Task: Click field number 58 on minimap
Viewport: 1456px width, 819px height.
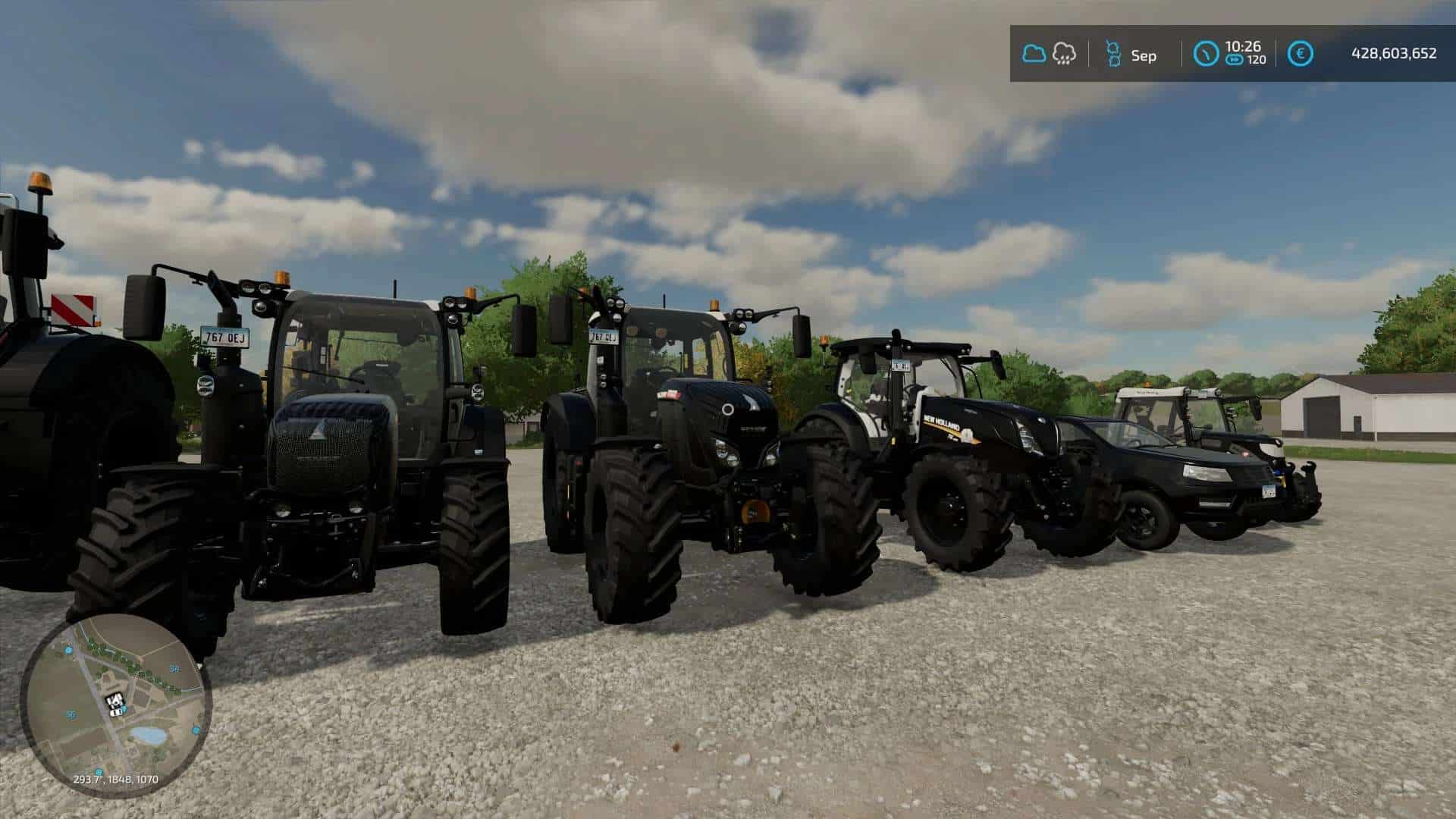Action: point(174,669)
